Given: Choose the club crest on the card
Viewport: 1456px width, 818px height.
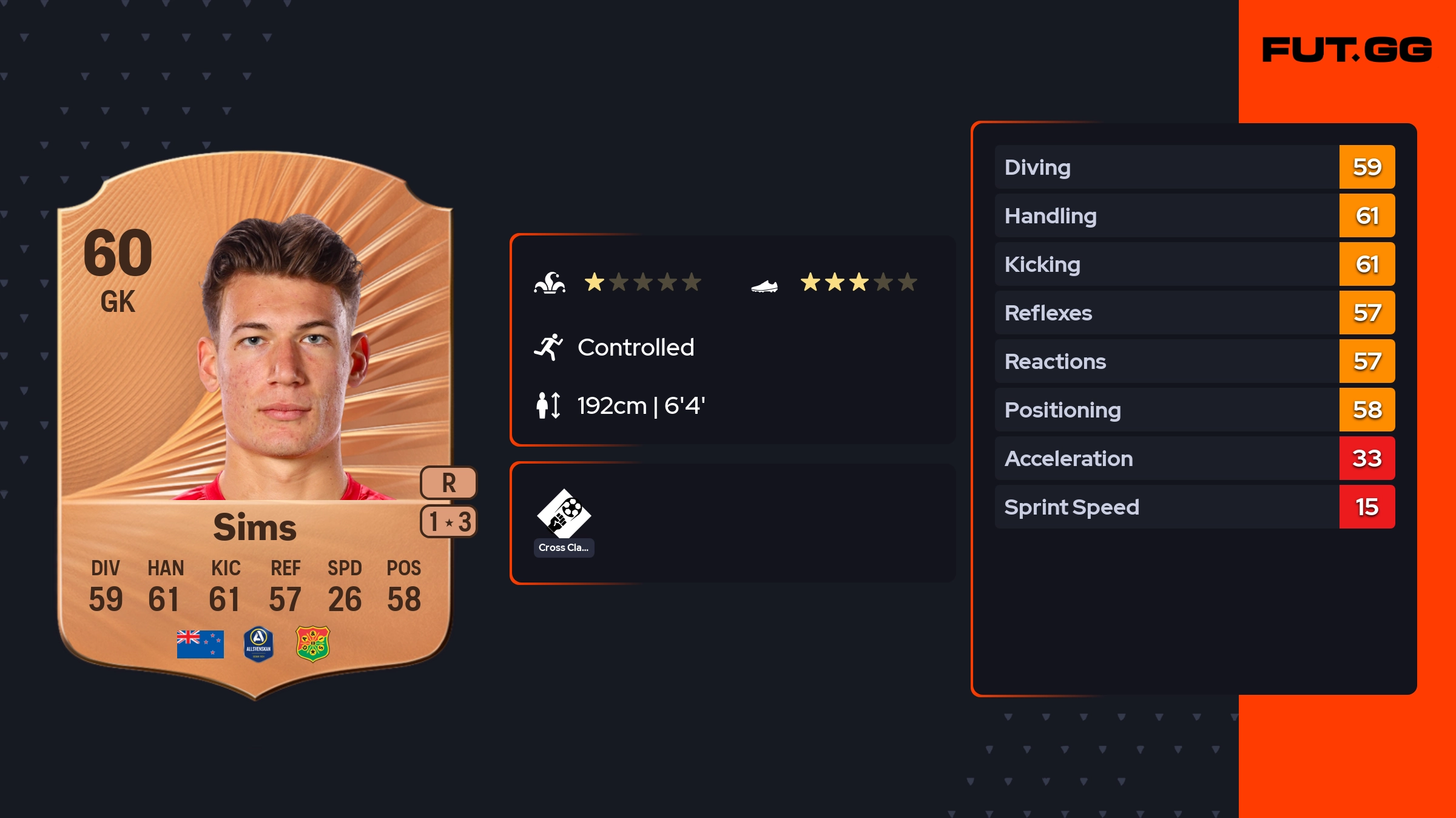Looking at the screenshot, I should click(312, 644).
